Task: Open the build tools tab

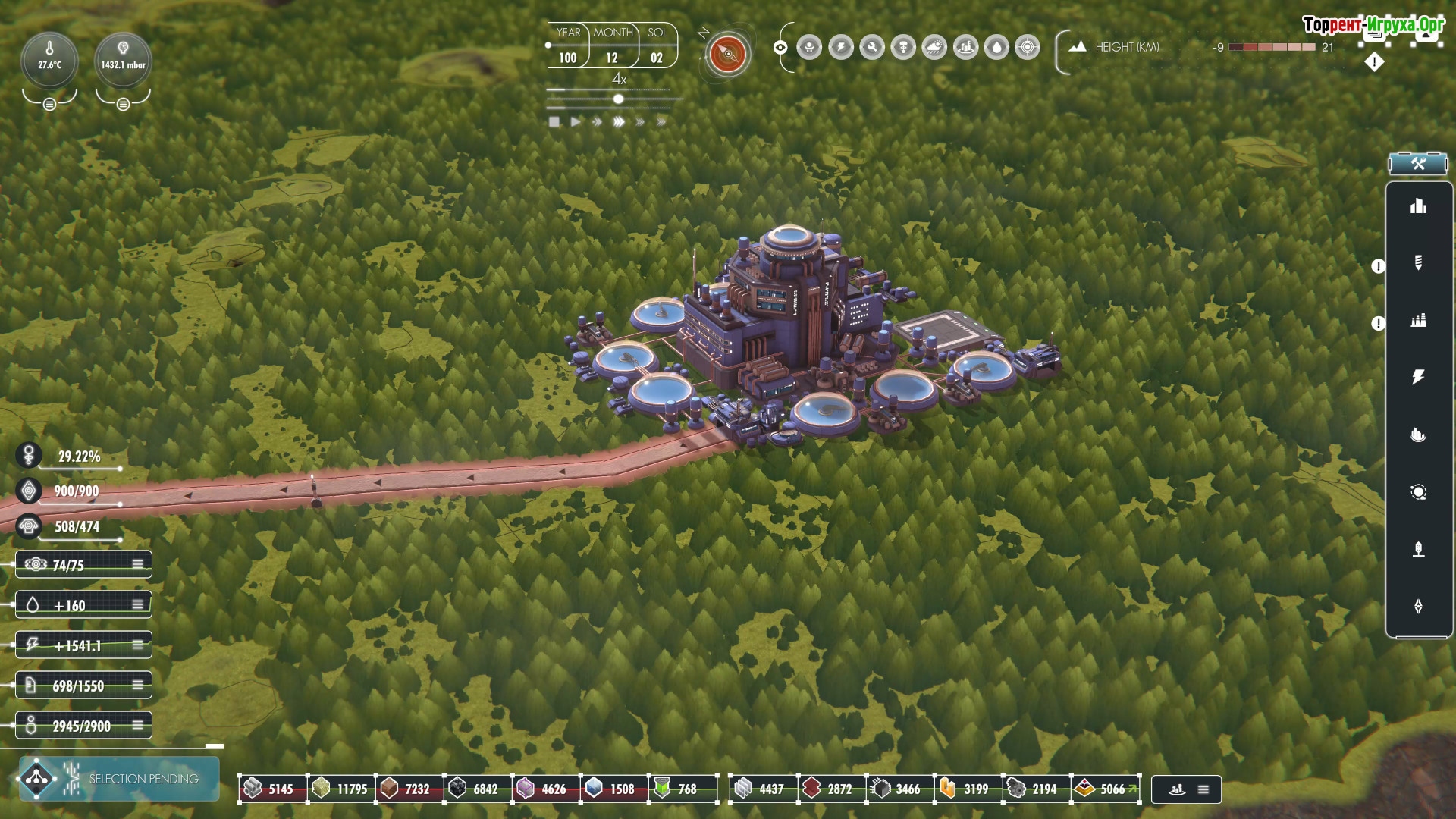Action: [x=1417, y=164]
